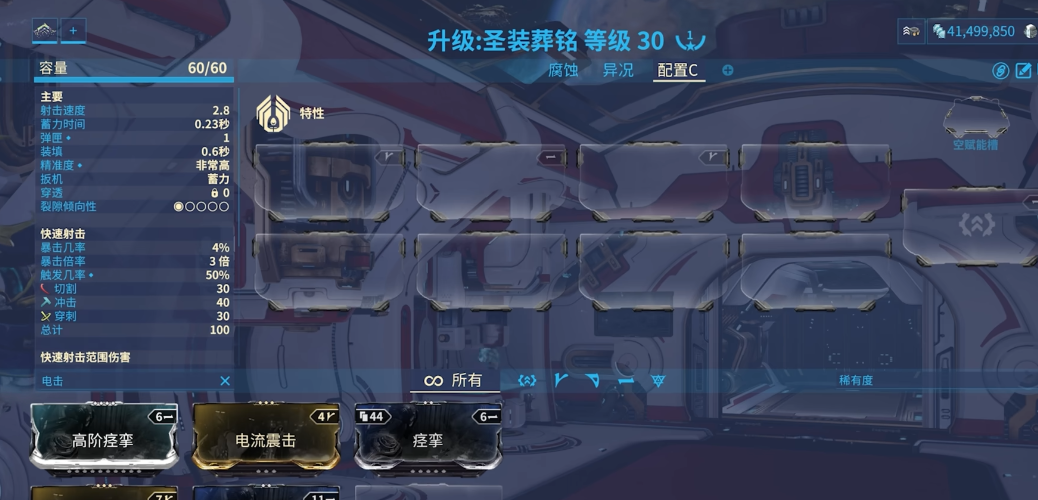This screenshot has height=500, width=1038.
Task: Switch to the 腐蚀 configuration tab
Action: [563, 70]
